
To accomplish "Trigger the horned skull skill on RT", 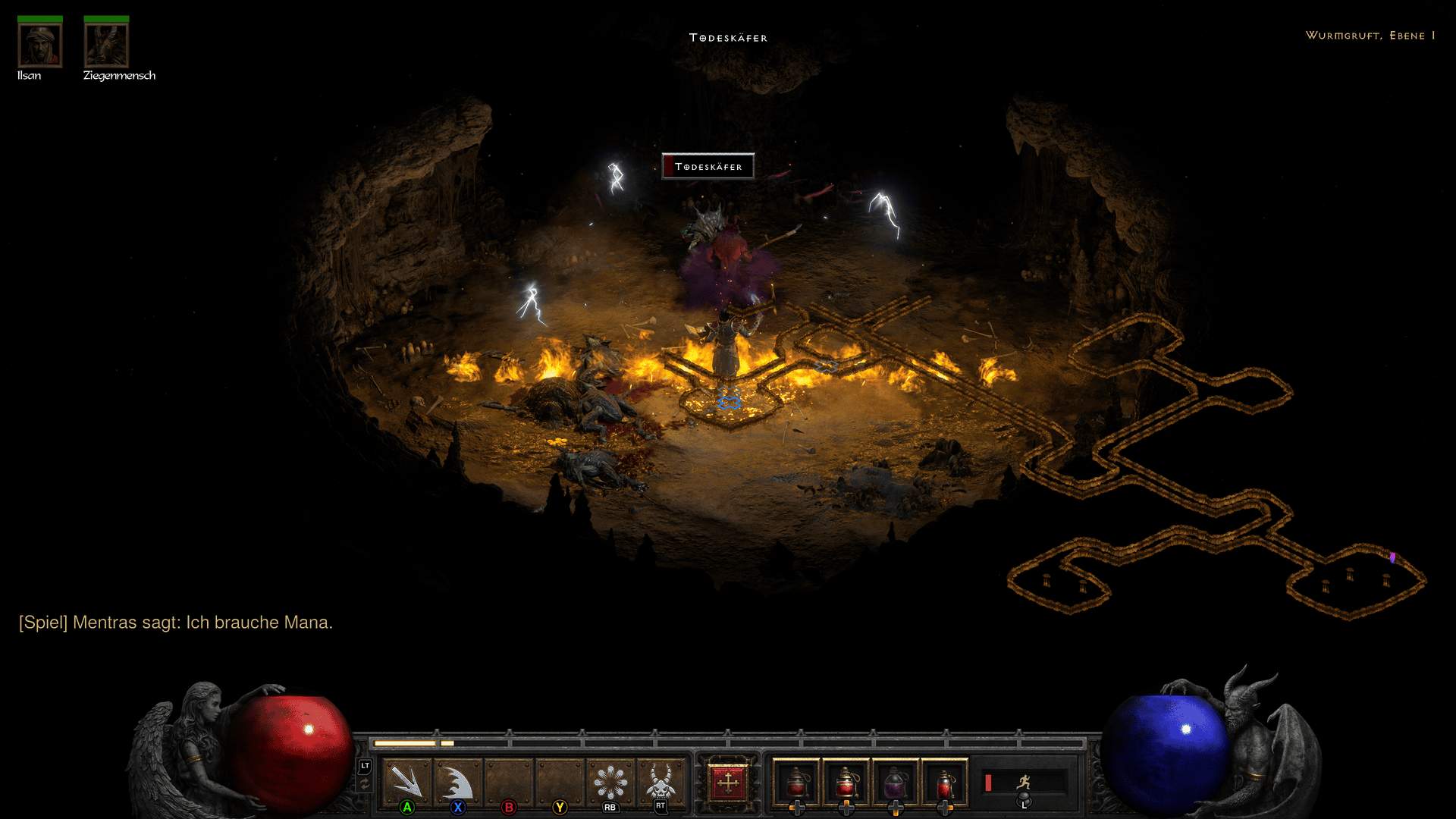I will coord(660,781).
